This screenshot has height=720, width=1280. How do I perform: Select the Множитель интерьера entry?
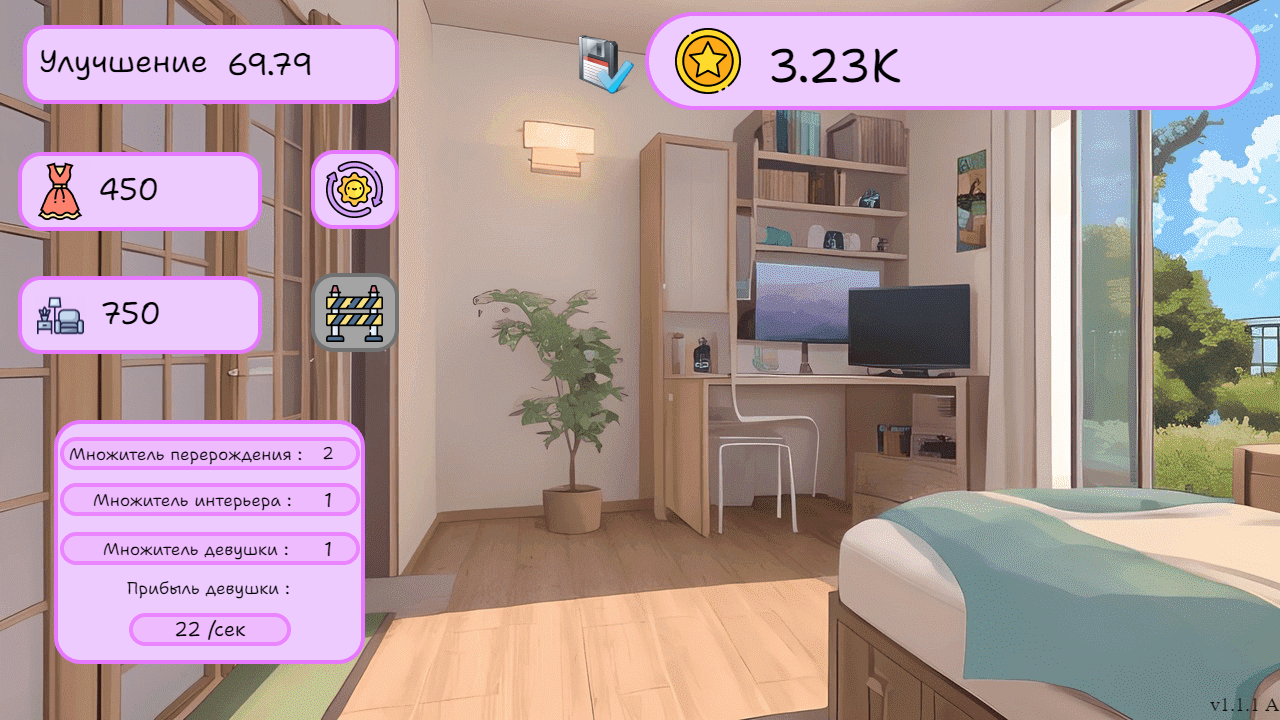(211, 500)
